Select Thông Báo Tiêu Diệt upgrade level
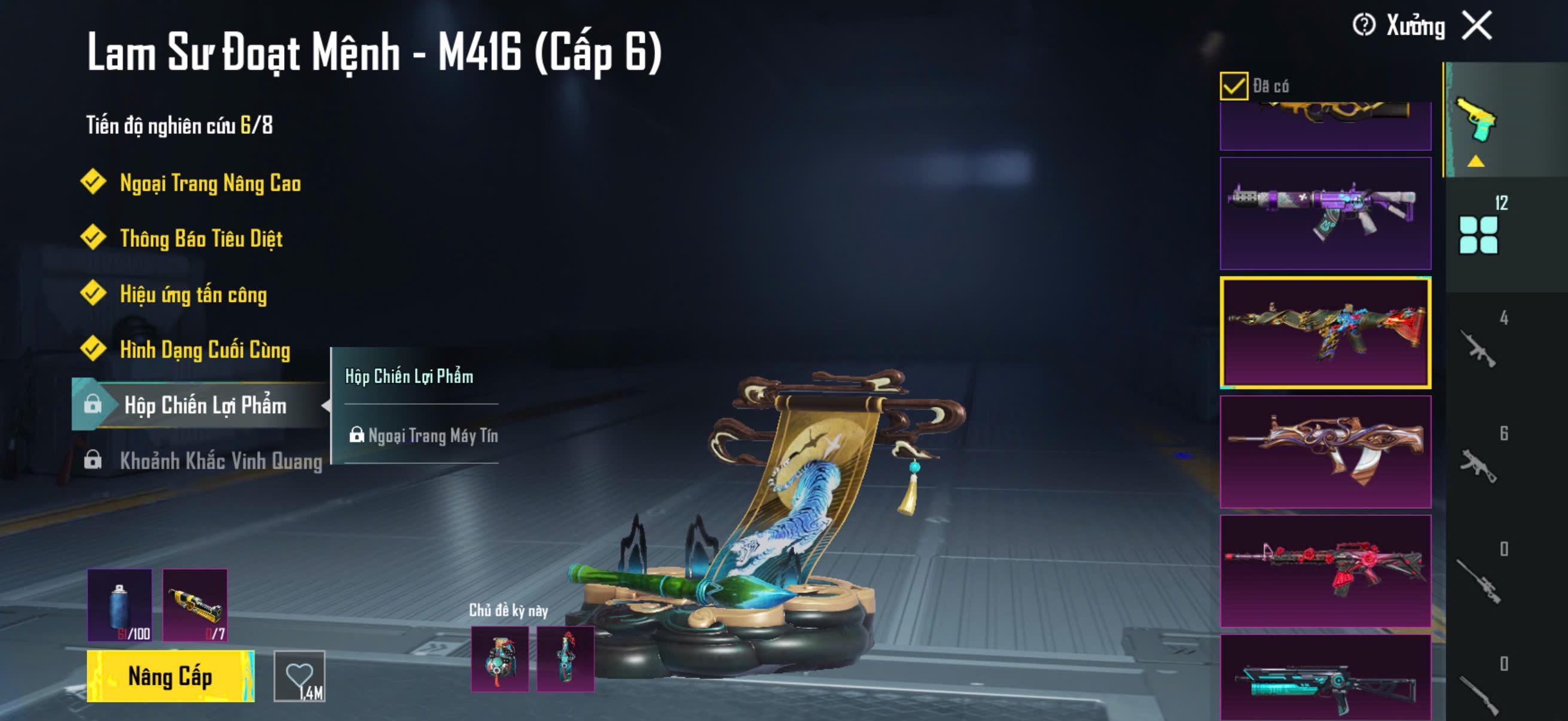The image size is (1568, 721). click(x=201, y=238)
